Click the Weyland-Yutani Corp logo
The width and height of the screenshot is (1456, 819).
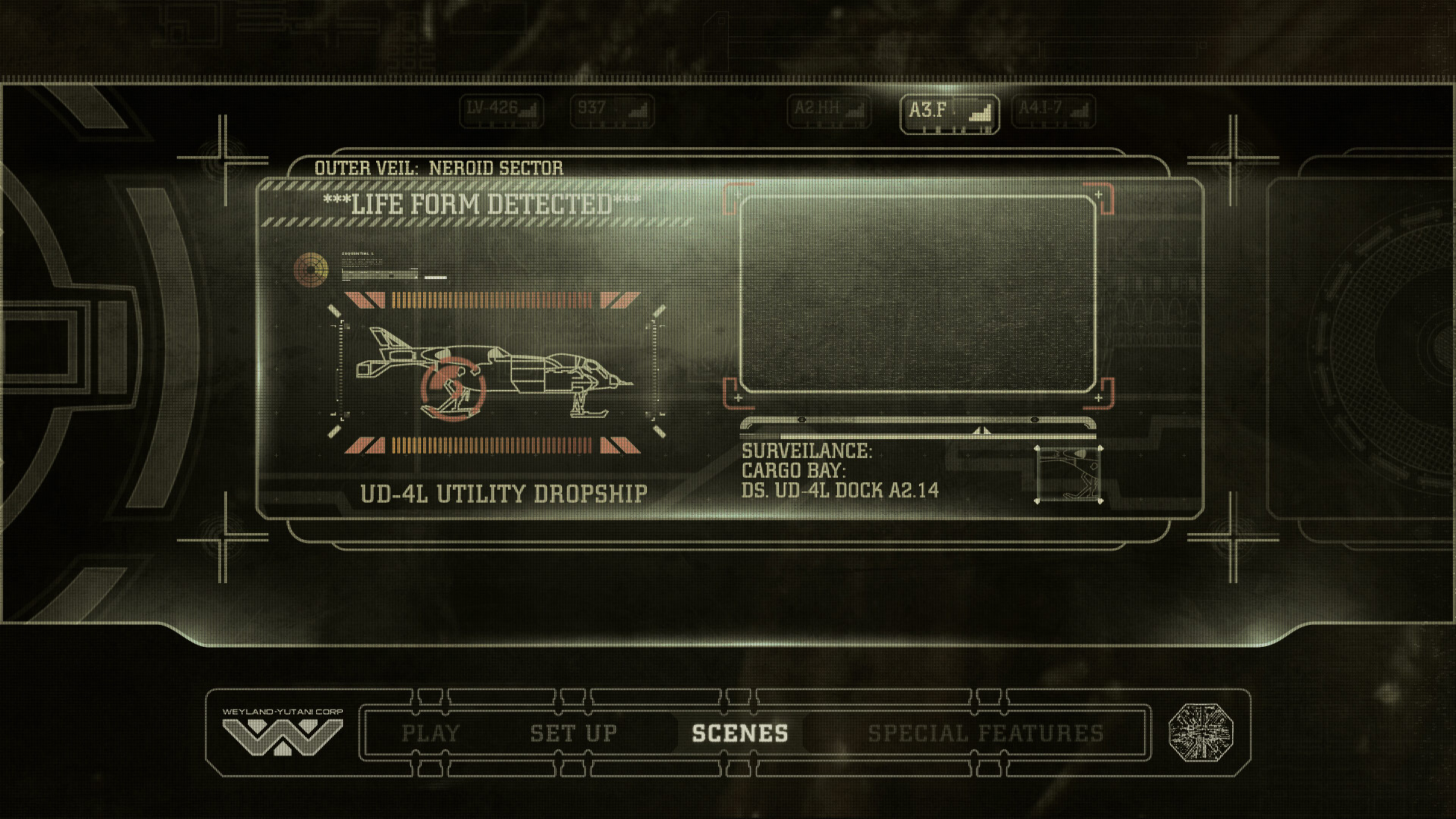pyautogui.click(x=282, y=733)
